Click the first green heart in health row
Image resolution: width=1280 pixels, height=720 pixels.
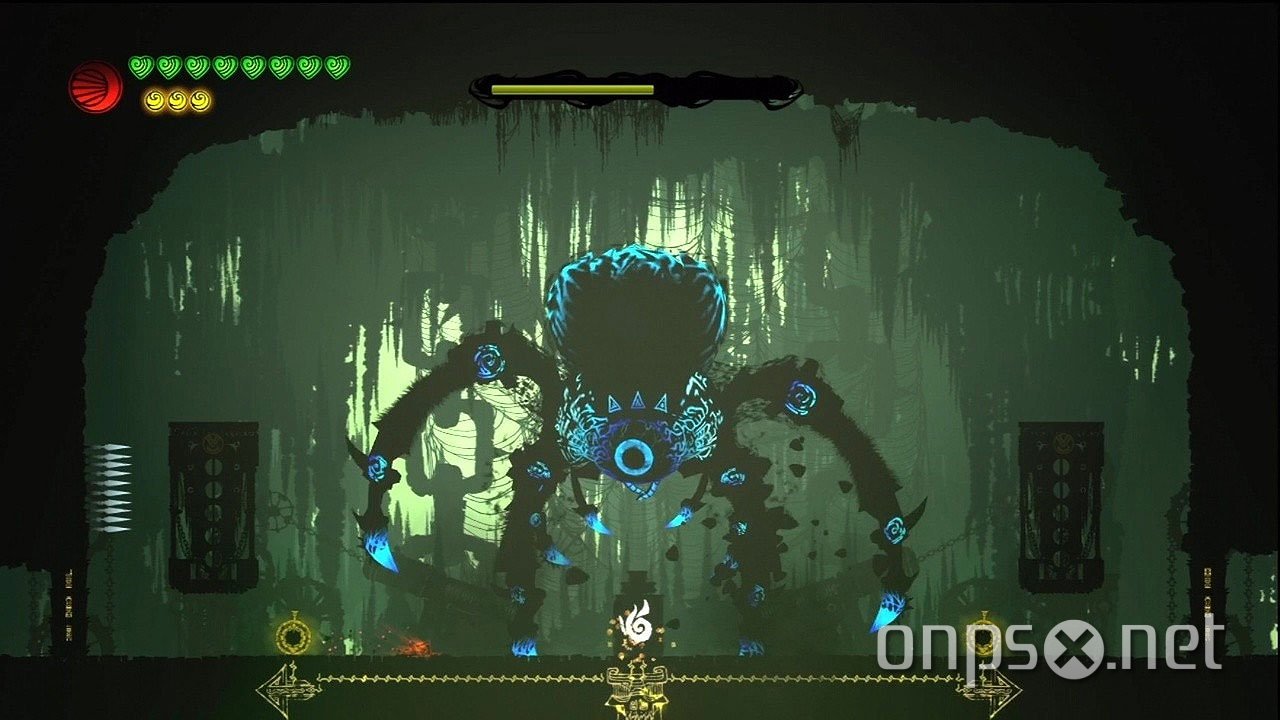pyautogui.click(x=141, y=66)
